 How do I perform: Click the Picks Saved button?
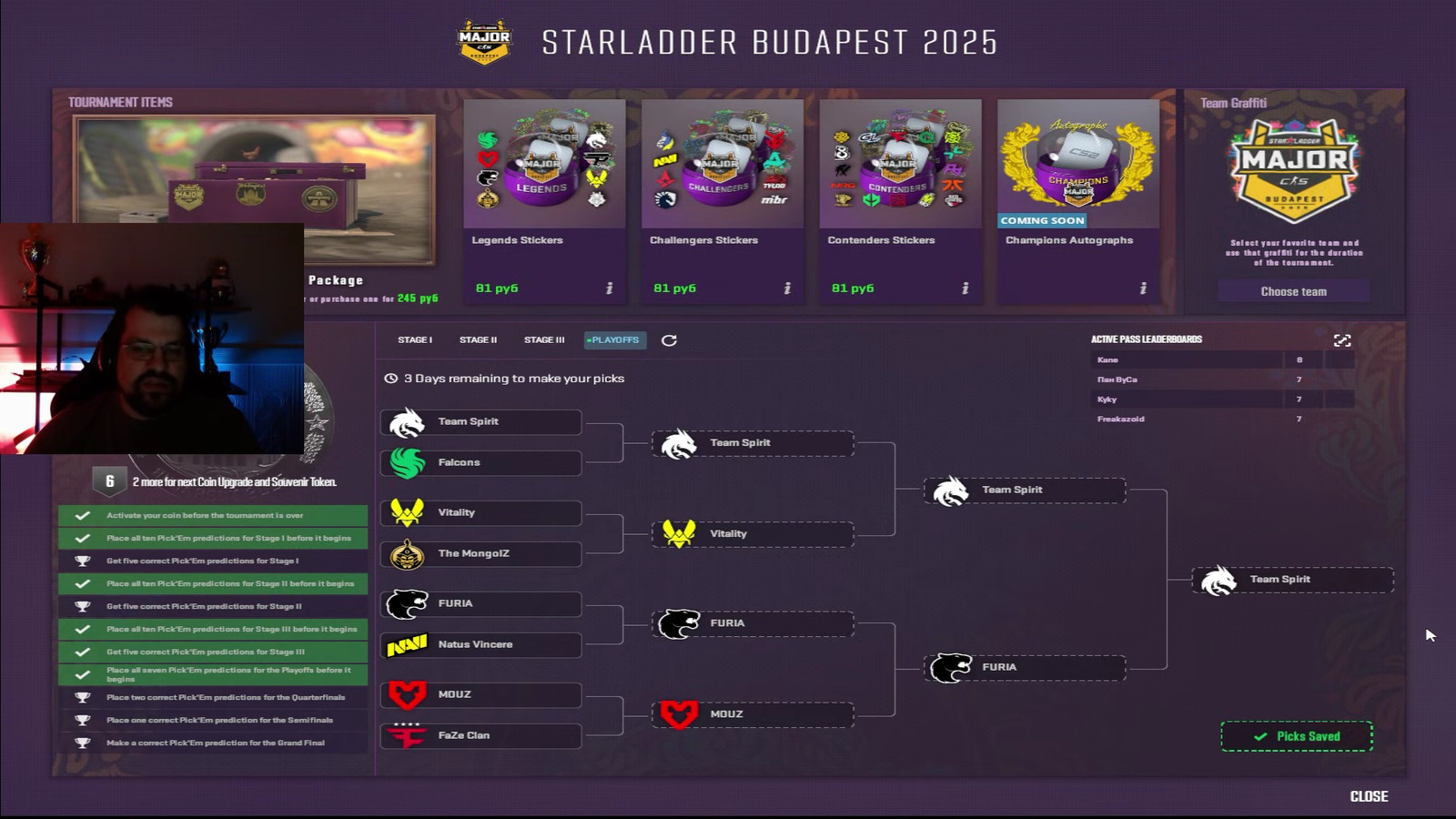click(1296, 735)
